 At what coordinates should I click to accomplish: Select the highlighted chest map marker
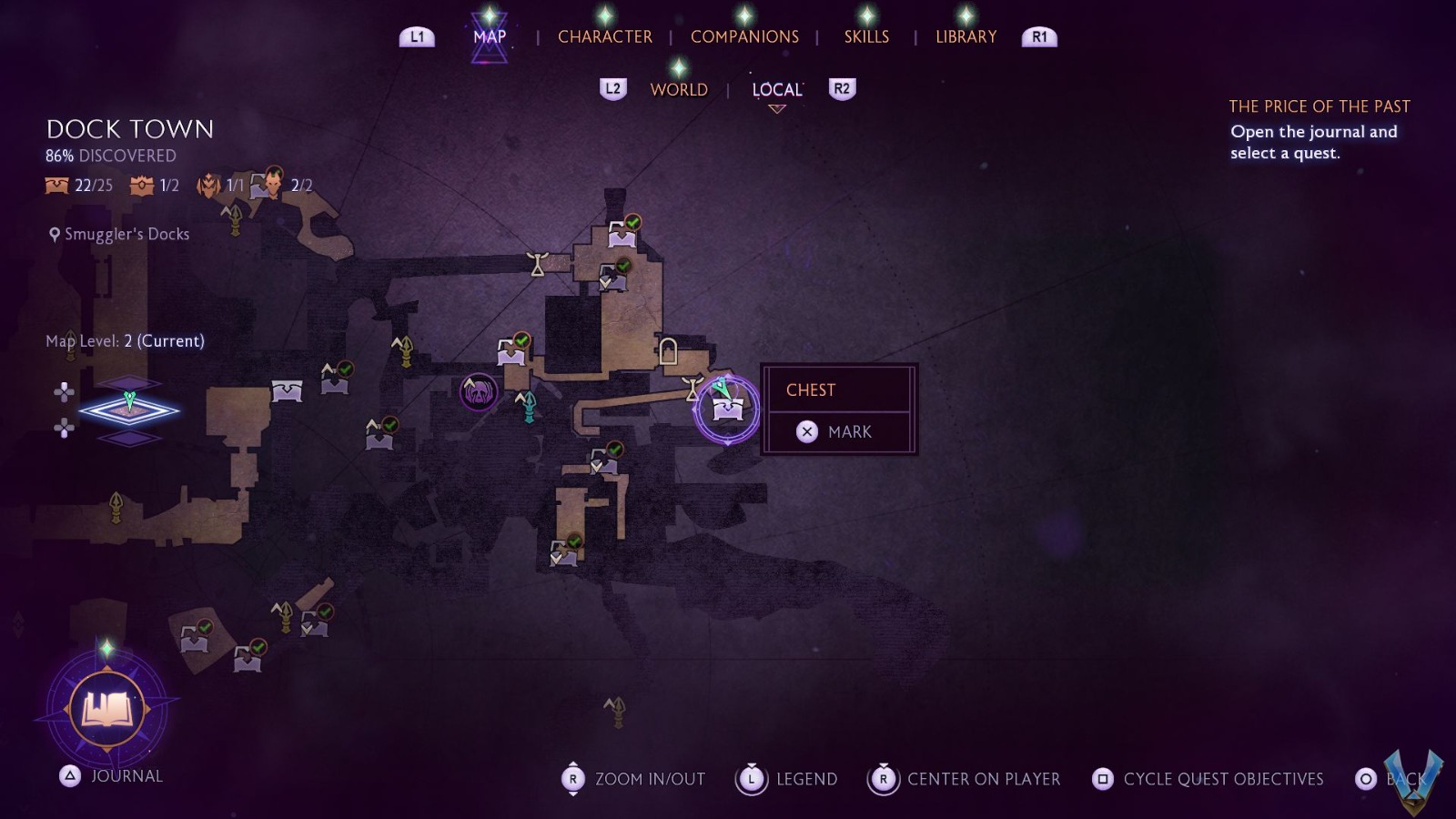click(727, 409)
